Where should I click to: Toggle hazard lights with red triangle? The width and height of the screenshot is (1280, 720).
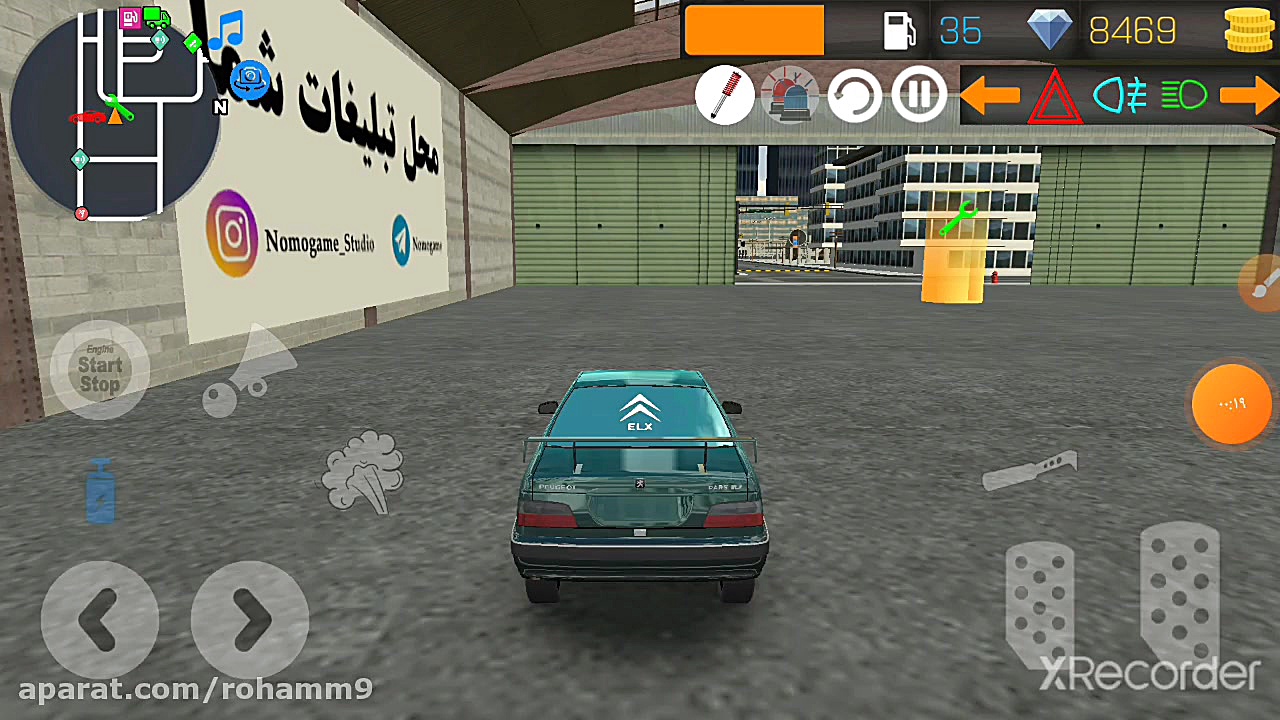[x=1055, y=95]
